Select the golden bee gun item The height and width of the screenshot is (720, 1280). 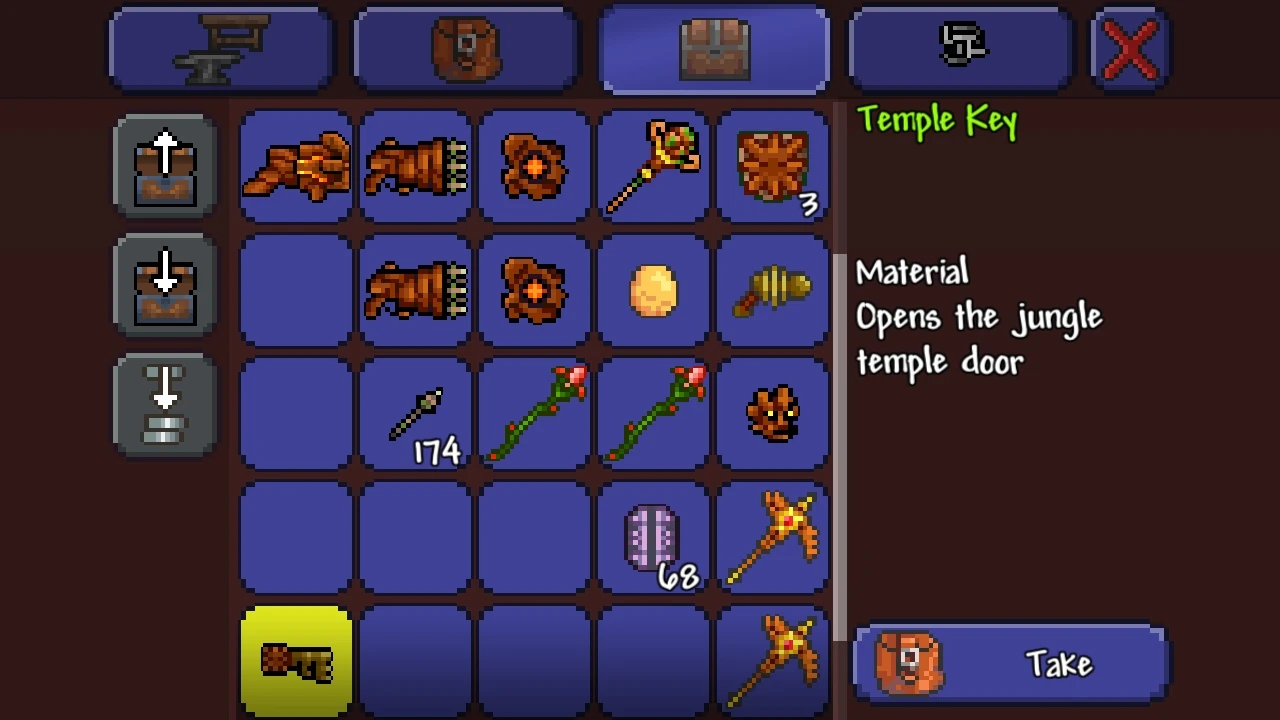point(773,291)
